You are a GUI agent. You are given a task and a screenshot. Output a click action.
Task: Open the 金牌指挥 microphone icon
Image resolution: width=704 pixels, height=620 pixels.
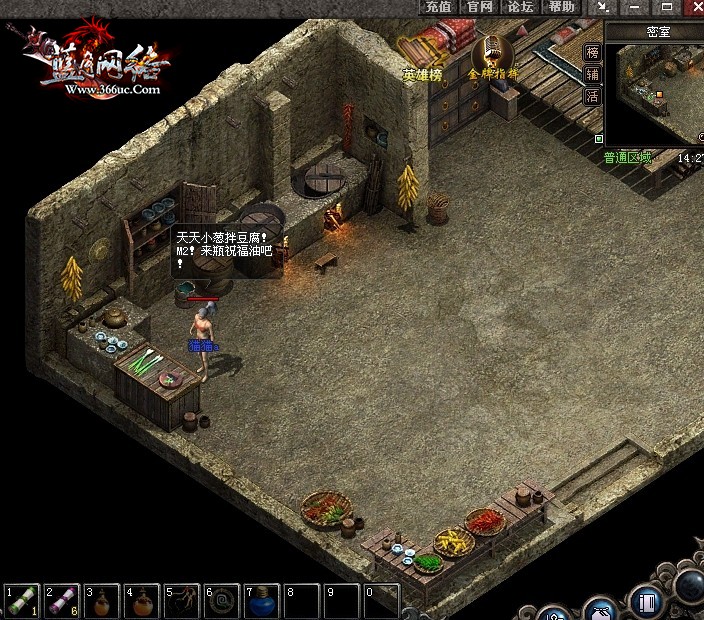[x=493, y=57]
